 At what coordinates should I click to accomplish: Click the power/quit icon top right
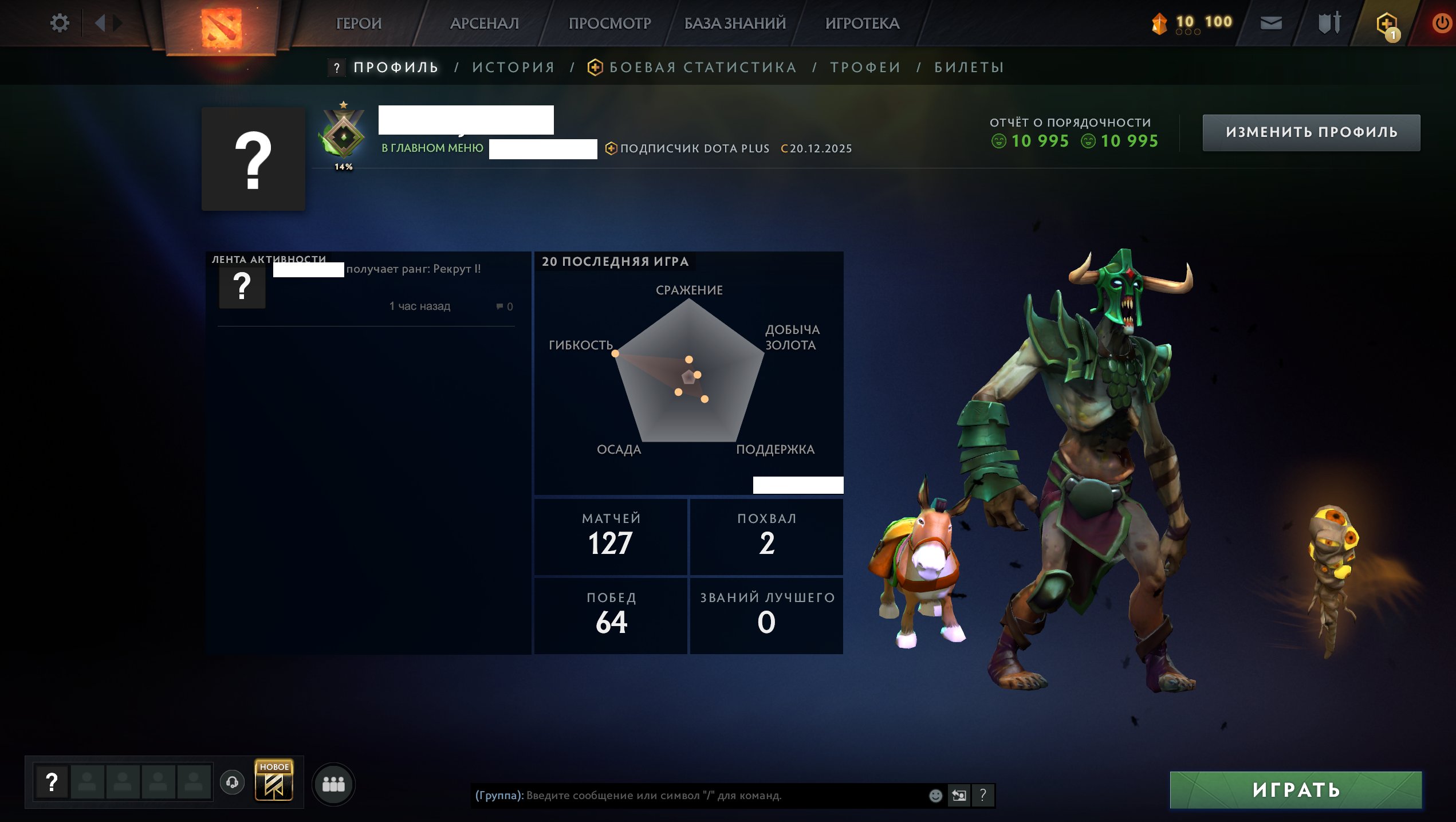tap(1442, 23)
